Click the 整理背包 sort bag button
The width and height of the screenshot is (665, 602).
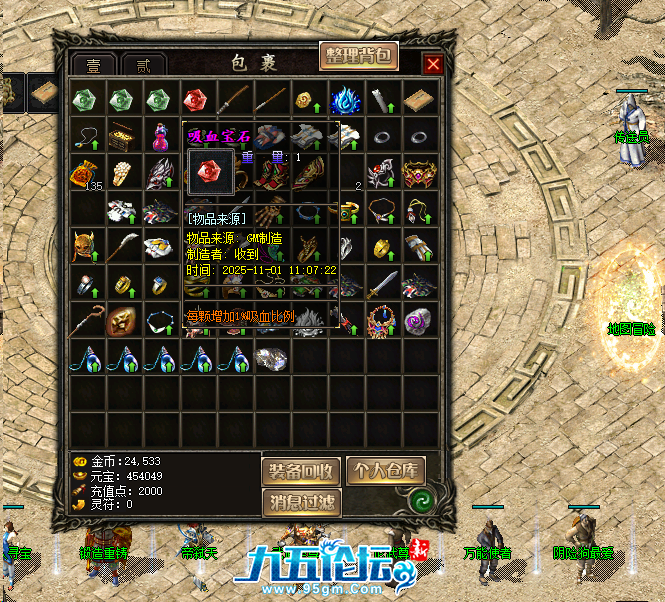[x=359, y=56]
